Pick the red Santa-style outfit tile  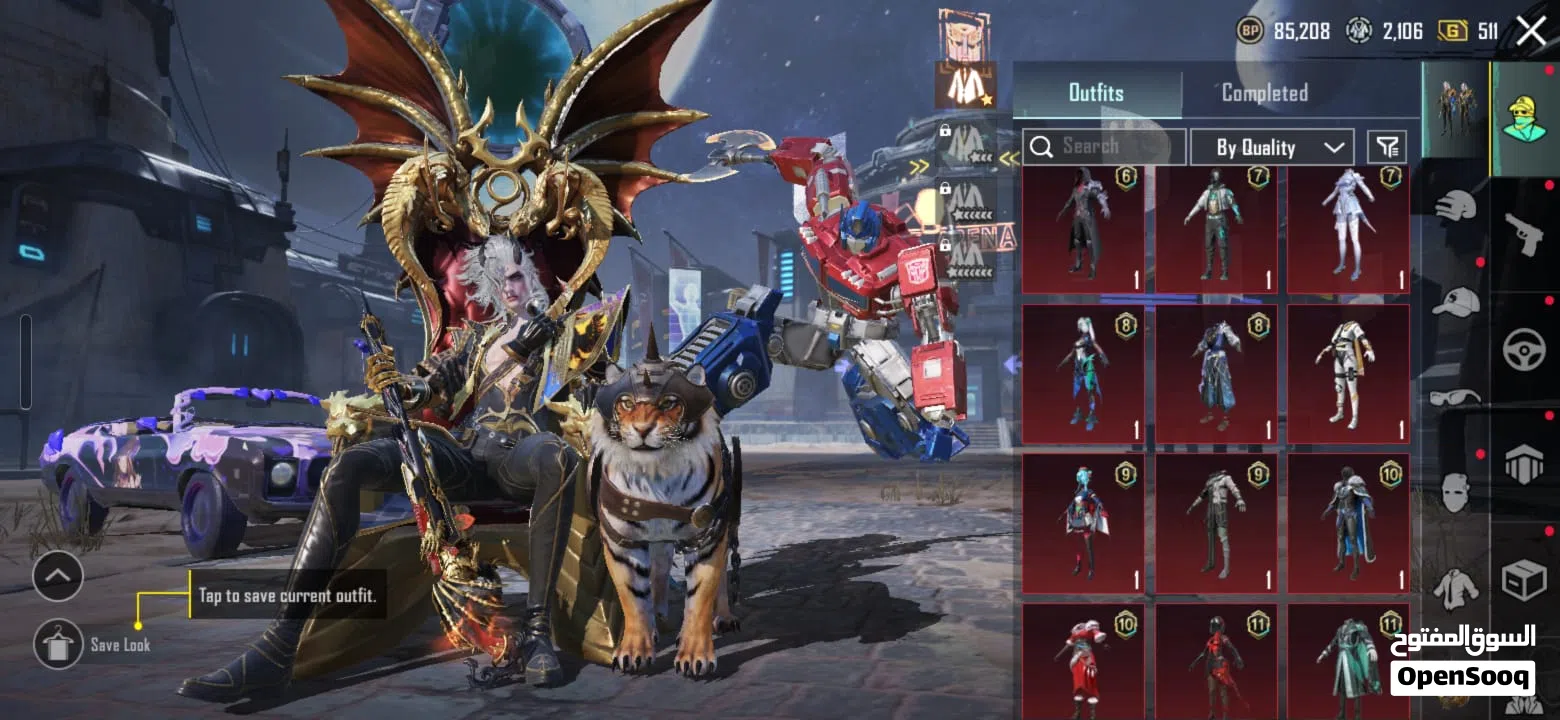[1083, 660]
